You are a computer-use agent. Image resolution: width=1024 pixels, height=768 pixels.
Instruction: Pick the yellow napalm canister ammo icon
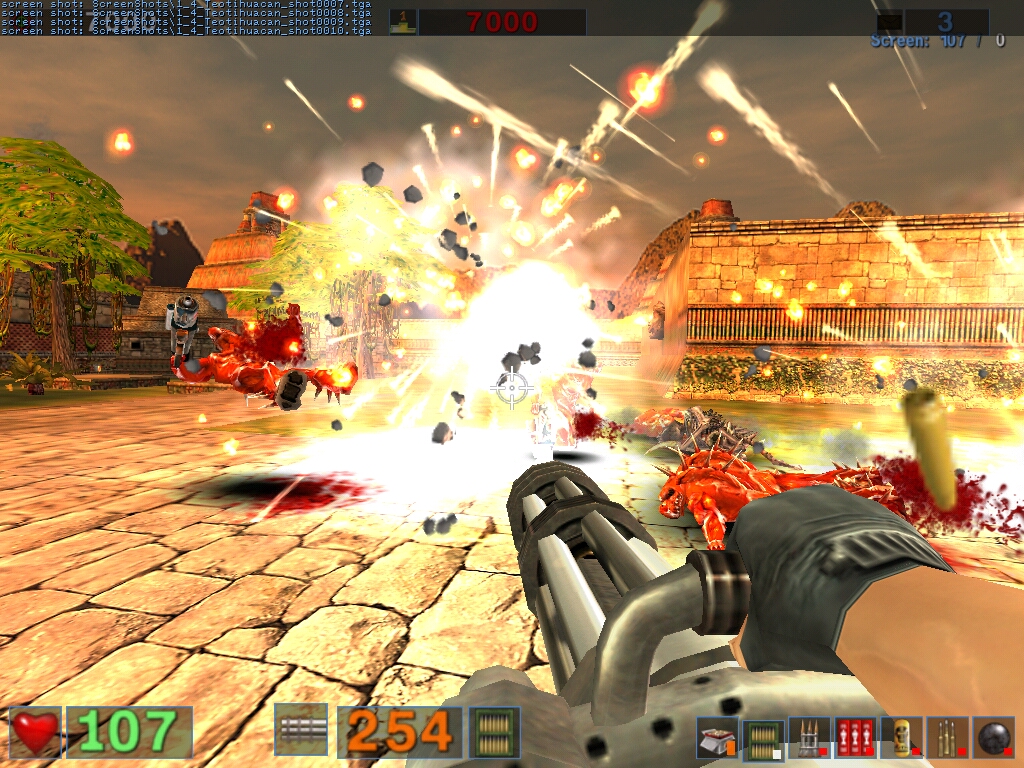902,738
